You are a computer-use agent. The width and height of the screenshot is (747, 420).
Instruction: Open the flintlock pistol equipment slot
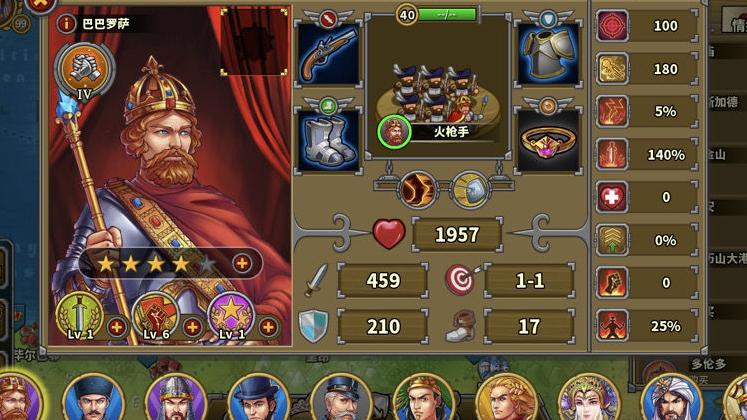329,55
